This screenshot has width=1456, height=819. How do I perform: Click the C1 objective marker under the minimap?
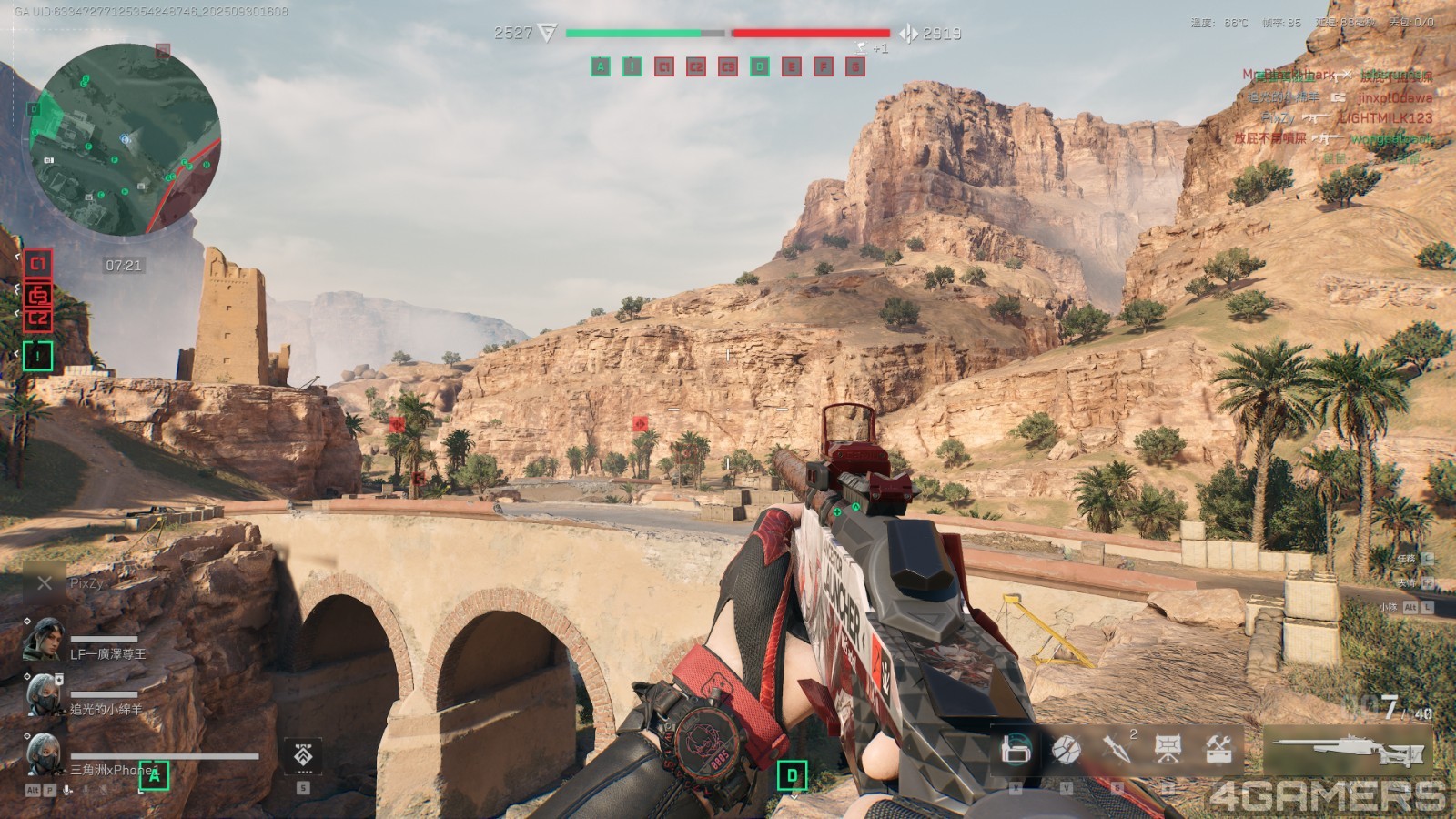coord(37,264)
